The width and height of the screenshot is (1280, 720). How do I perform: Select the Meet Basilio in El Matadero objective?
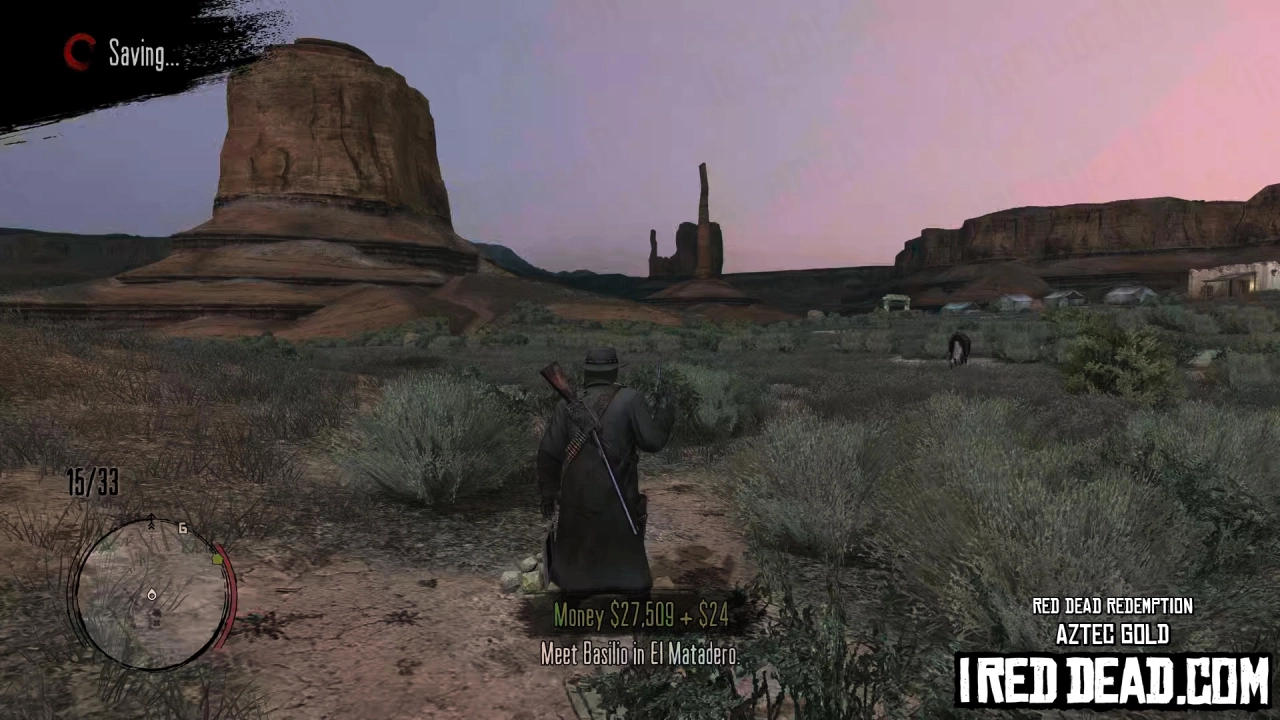[640, 655]
